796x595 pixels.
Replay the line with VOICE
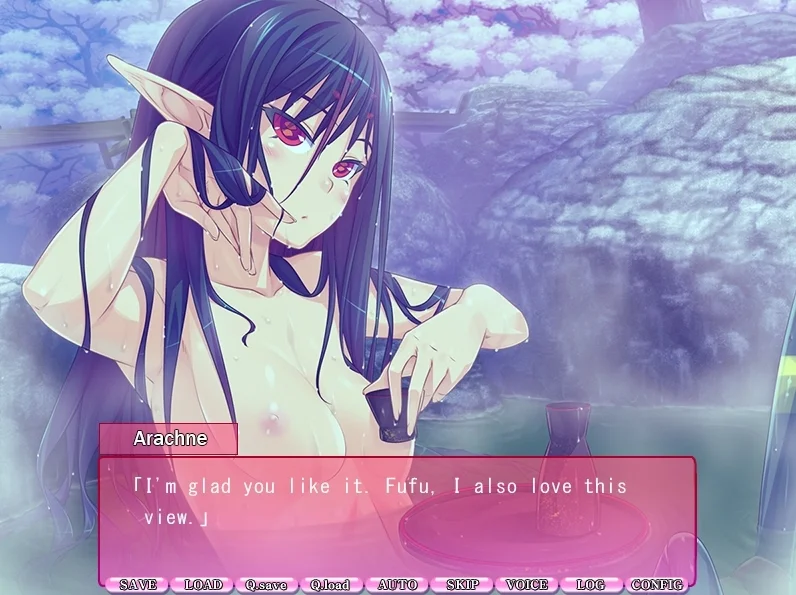526,584
